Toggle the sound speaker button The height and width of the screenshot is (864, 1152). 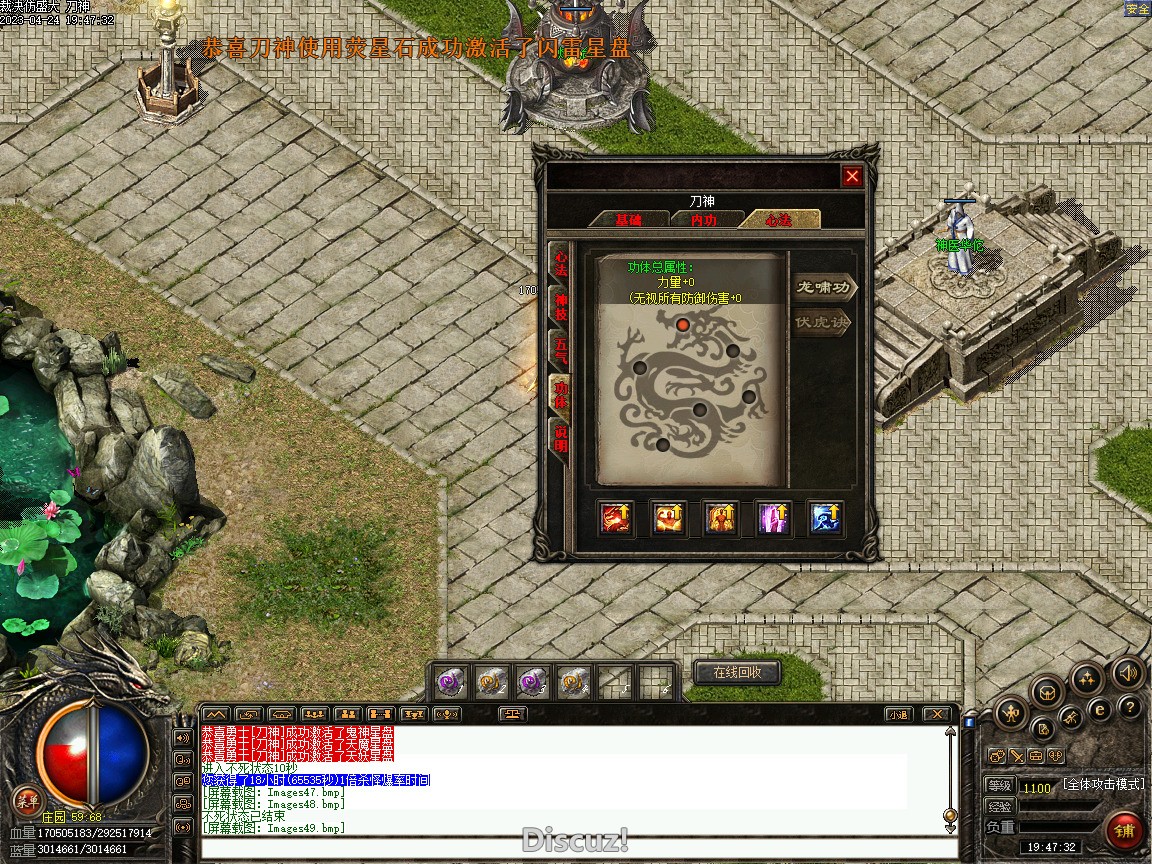tap(1128, 673)
